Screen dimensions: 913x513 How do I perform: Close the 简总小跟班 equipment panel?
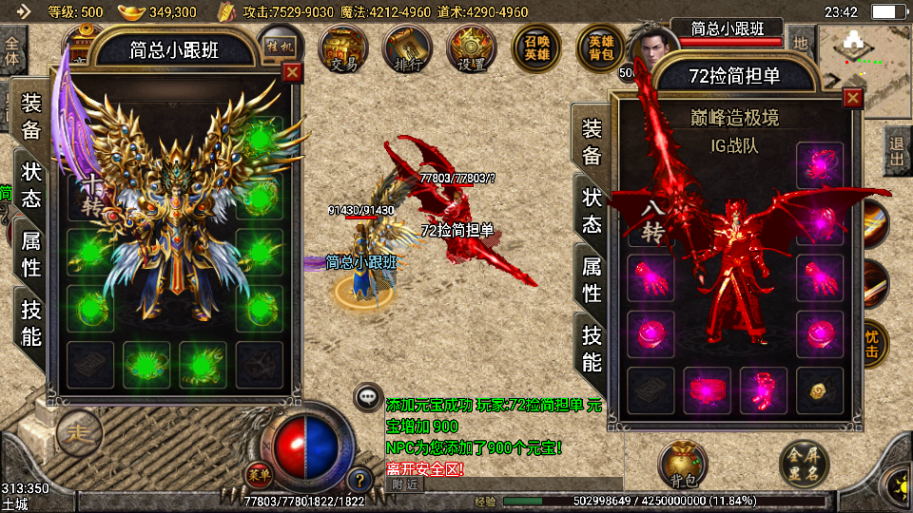[x=292, y=72]
